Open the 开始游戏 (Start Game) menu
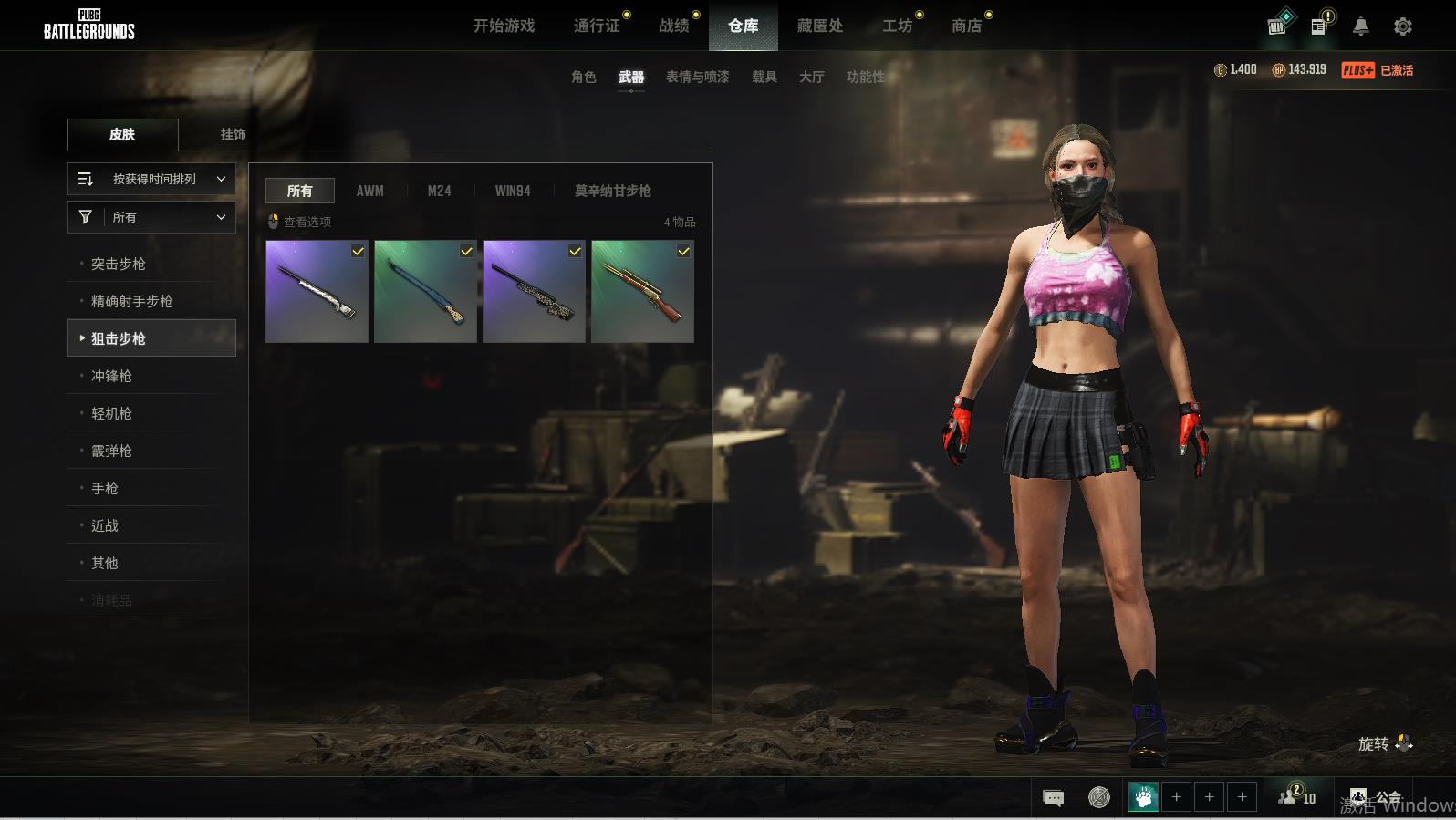Image resolution: width=1456 pixels, height=820 pixels. coord(504,26)
